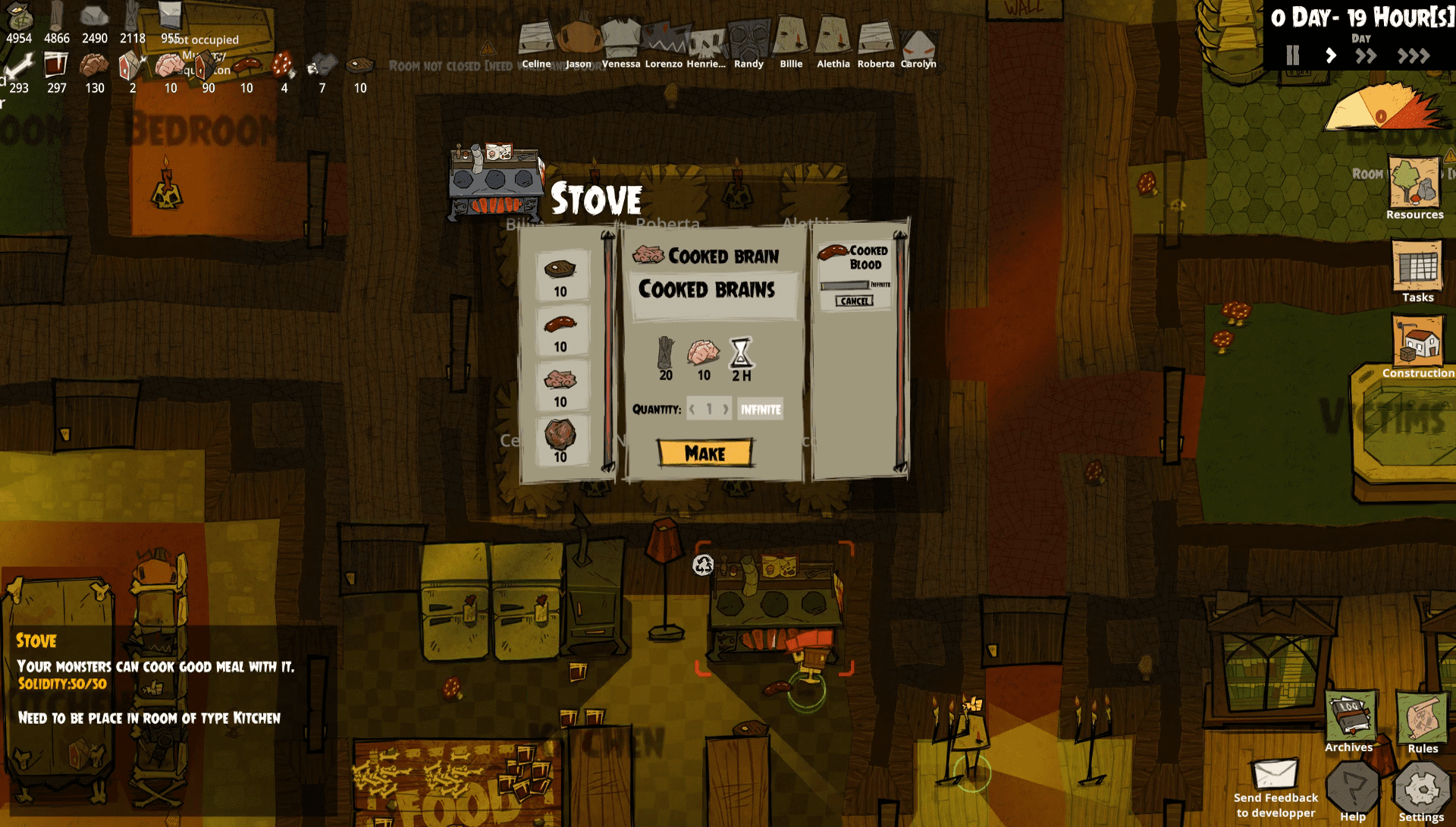
Task: Click the Make button
Action: click(705, 453)
